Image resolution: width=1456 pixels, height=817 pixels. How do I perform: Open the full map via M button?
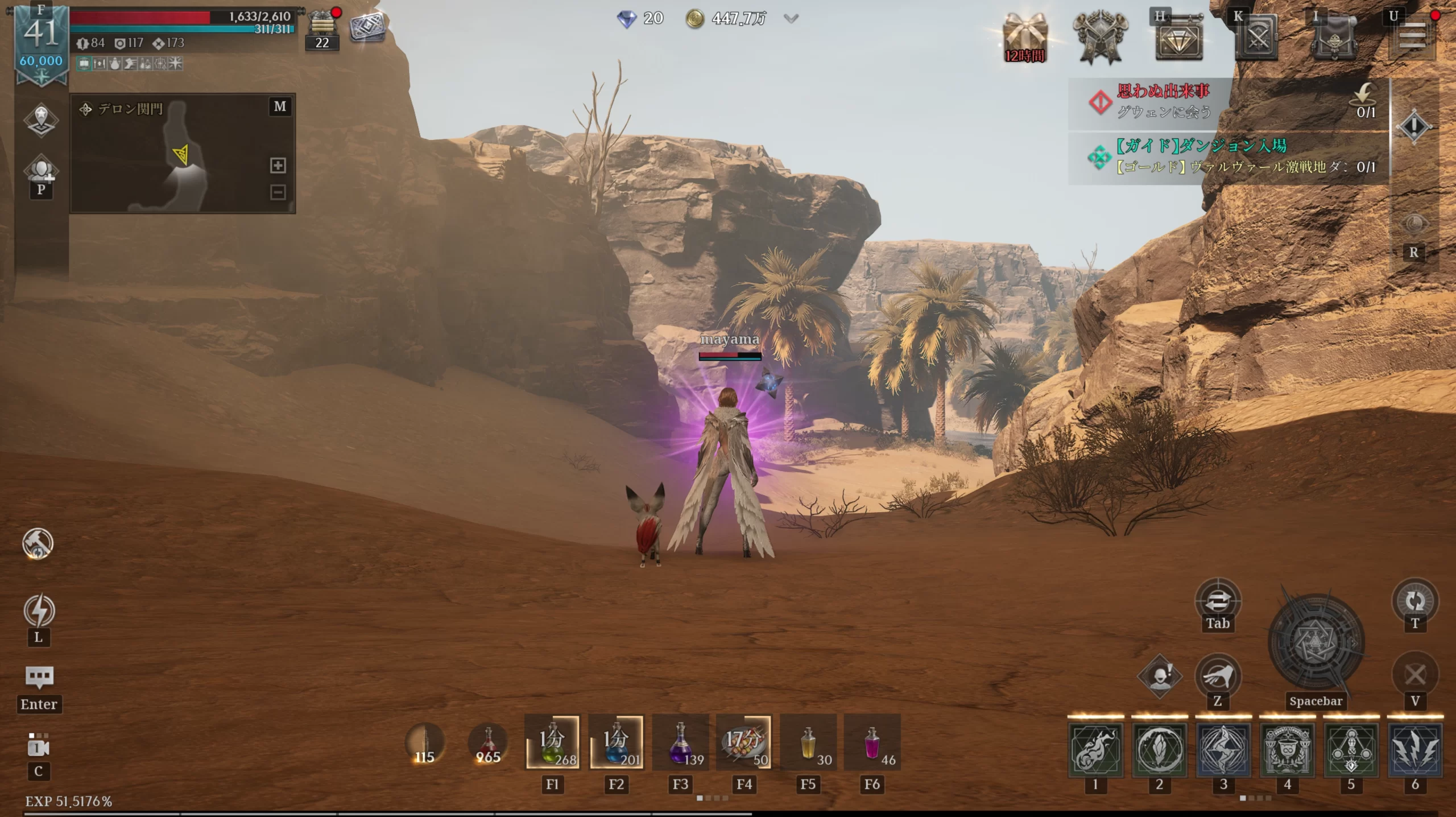(x=280, y=106)
